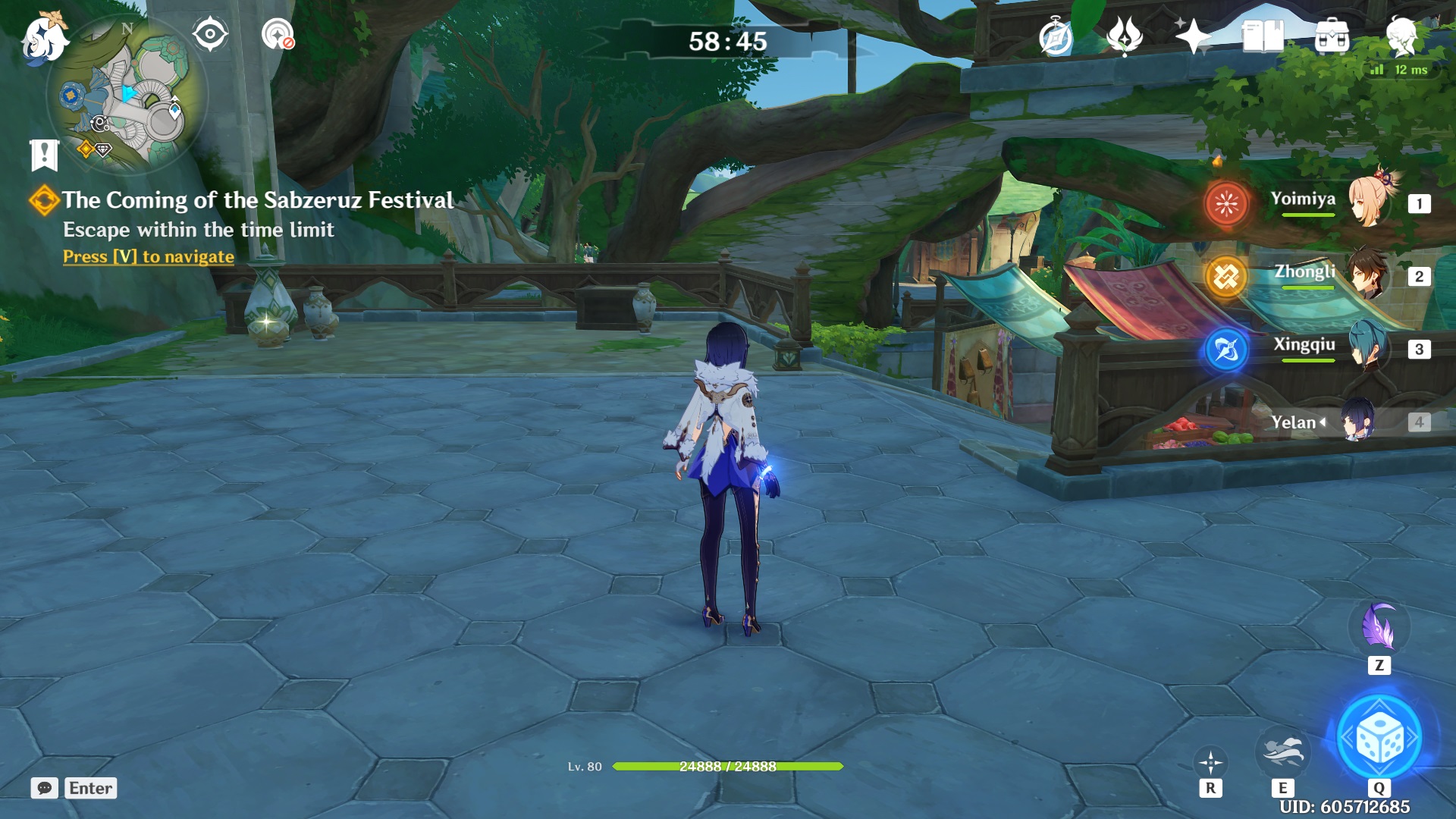Viewport: 1456px width, 819px height.
Task: Open the co-op mode icon beside minimap
Action: tap(278, 34)
